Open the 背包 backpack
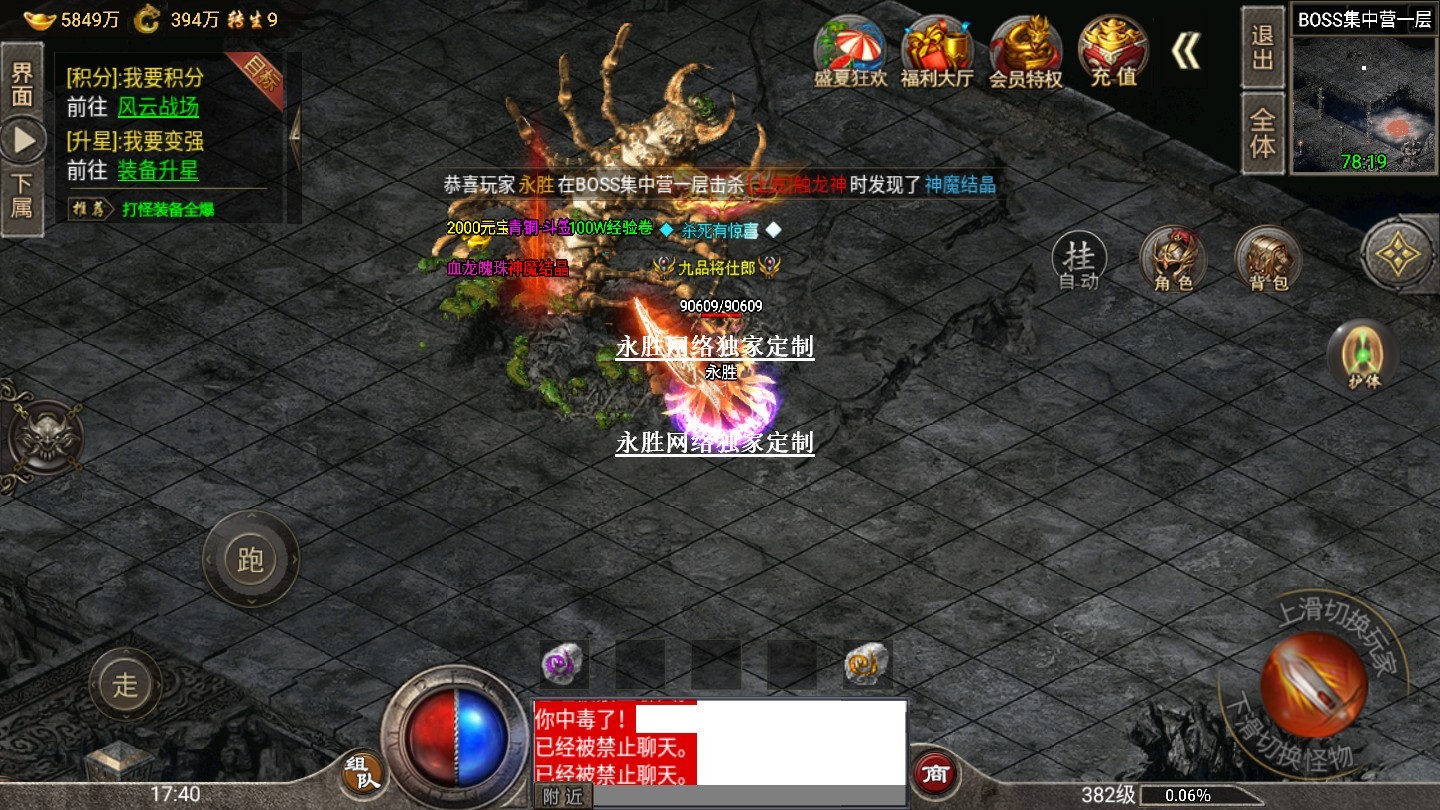The width and height of the screenshot is (1440, 810). 1268,260
